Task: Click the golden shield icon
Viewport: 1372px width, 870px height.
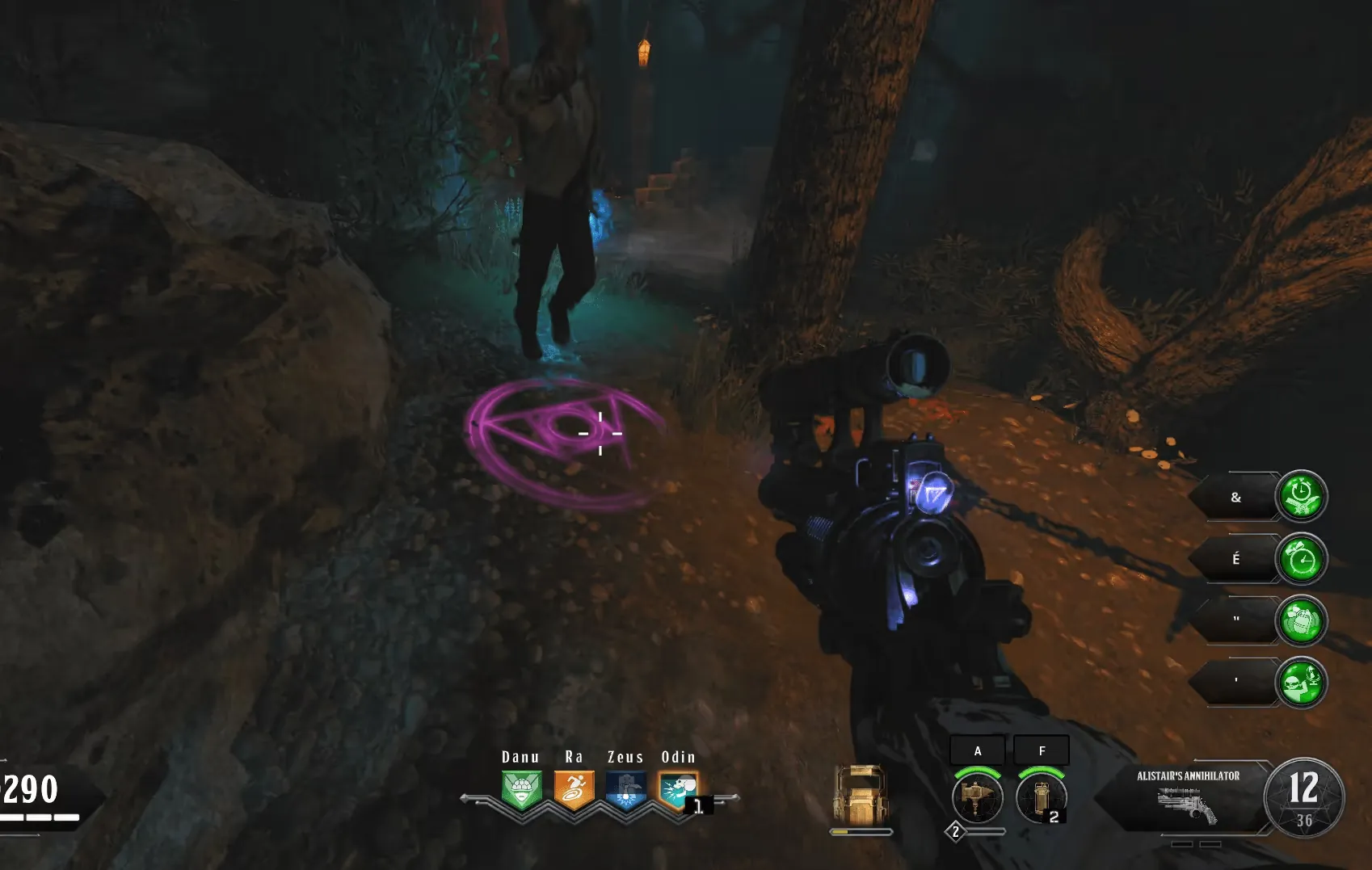Action: (x=861, y=794)
